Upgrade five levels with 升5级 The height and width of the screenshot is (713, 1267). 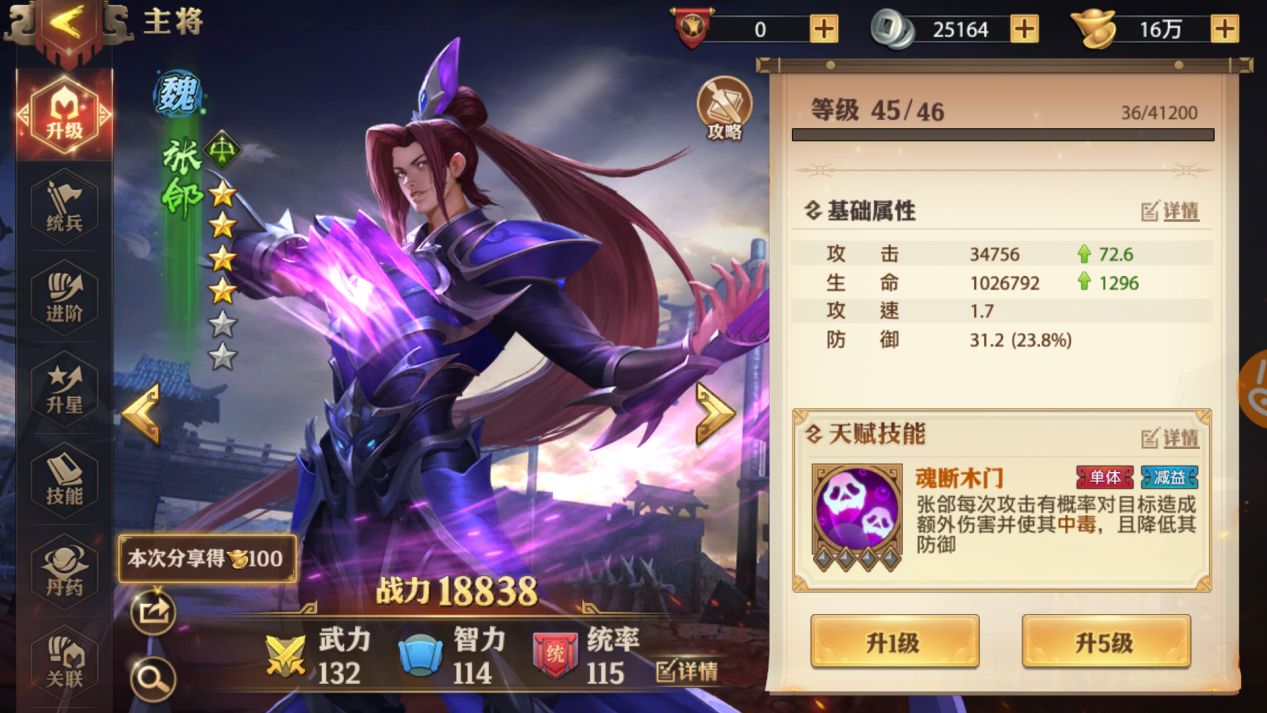pos(1106,642)
